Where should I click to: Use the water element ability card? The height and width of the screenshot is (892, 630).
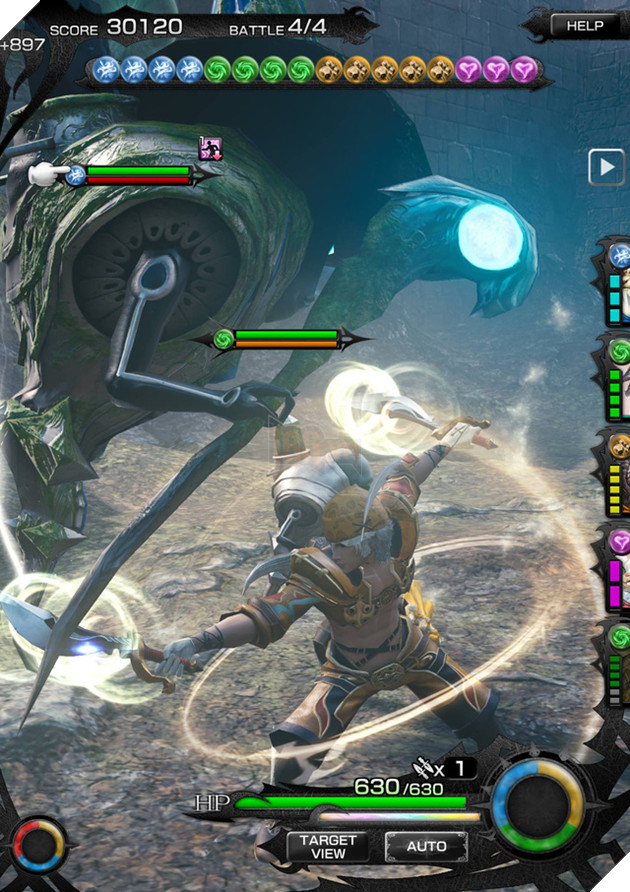pos(616,284)
